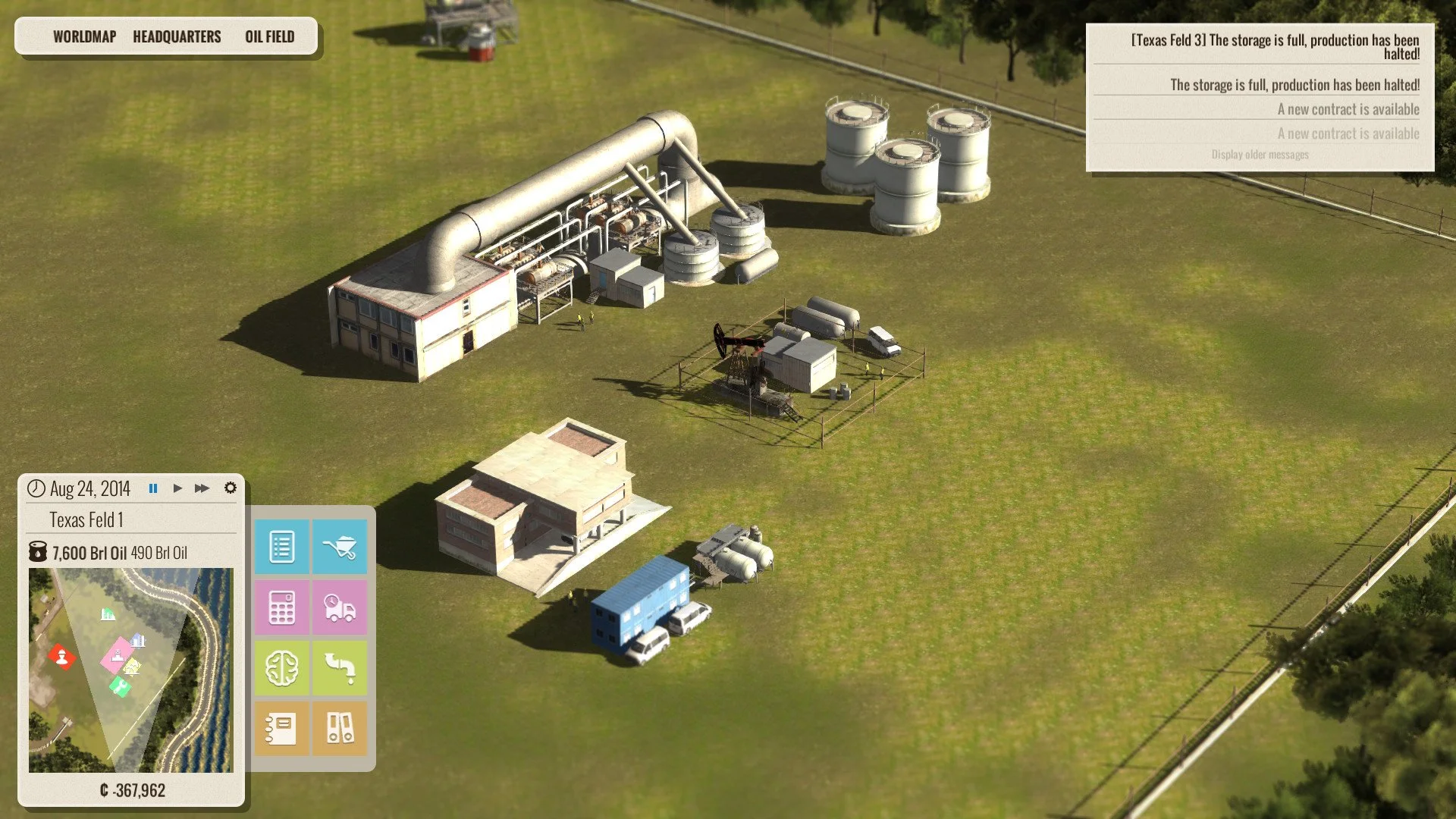Image resolution: width=1456 pixels, height=819 pixels.
Task: Open the orange binders tile
Action: coord(340,729)
